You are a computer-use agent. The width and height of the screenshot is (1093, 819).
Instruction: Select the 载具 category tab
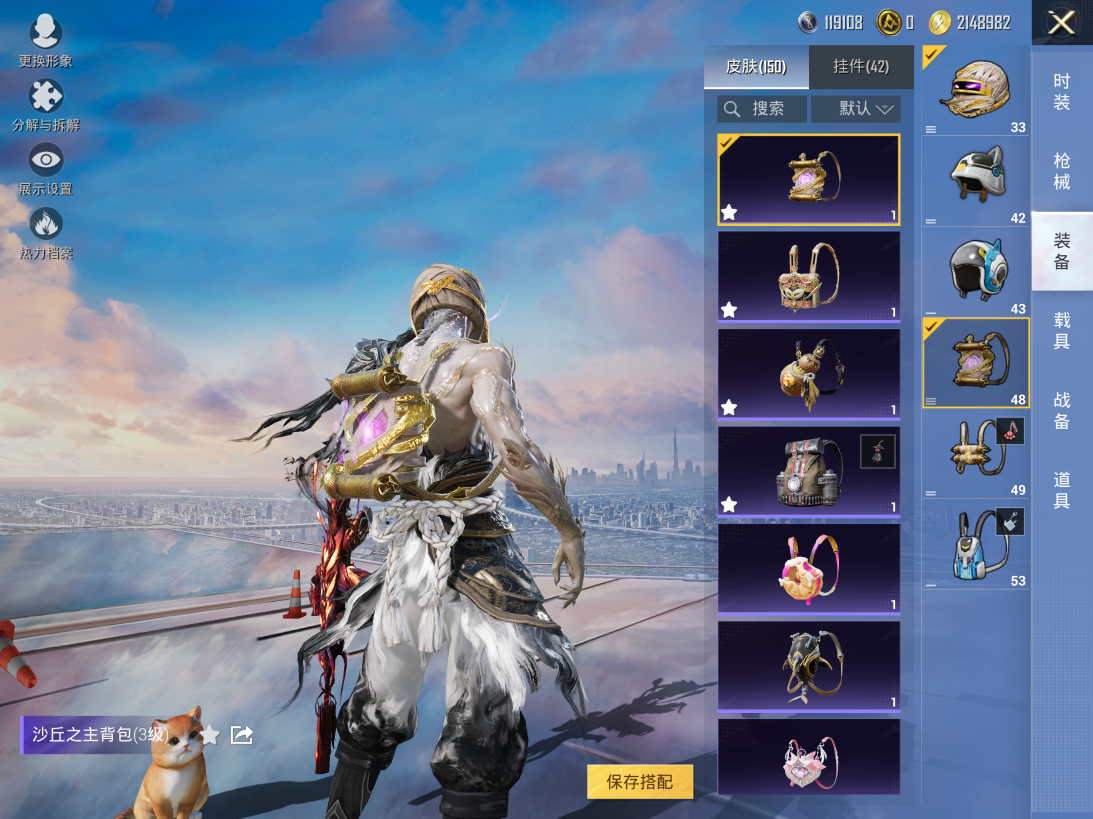coord(1062,331)
